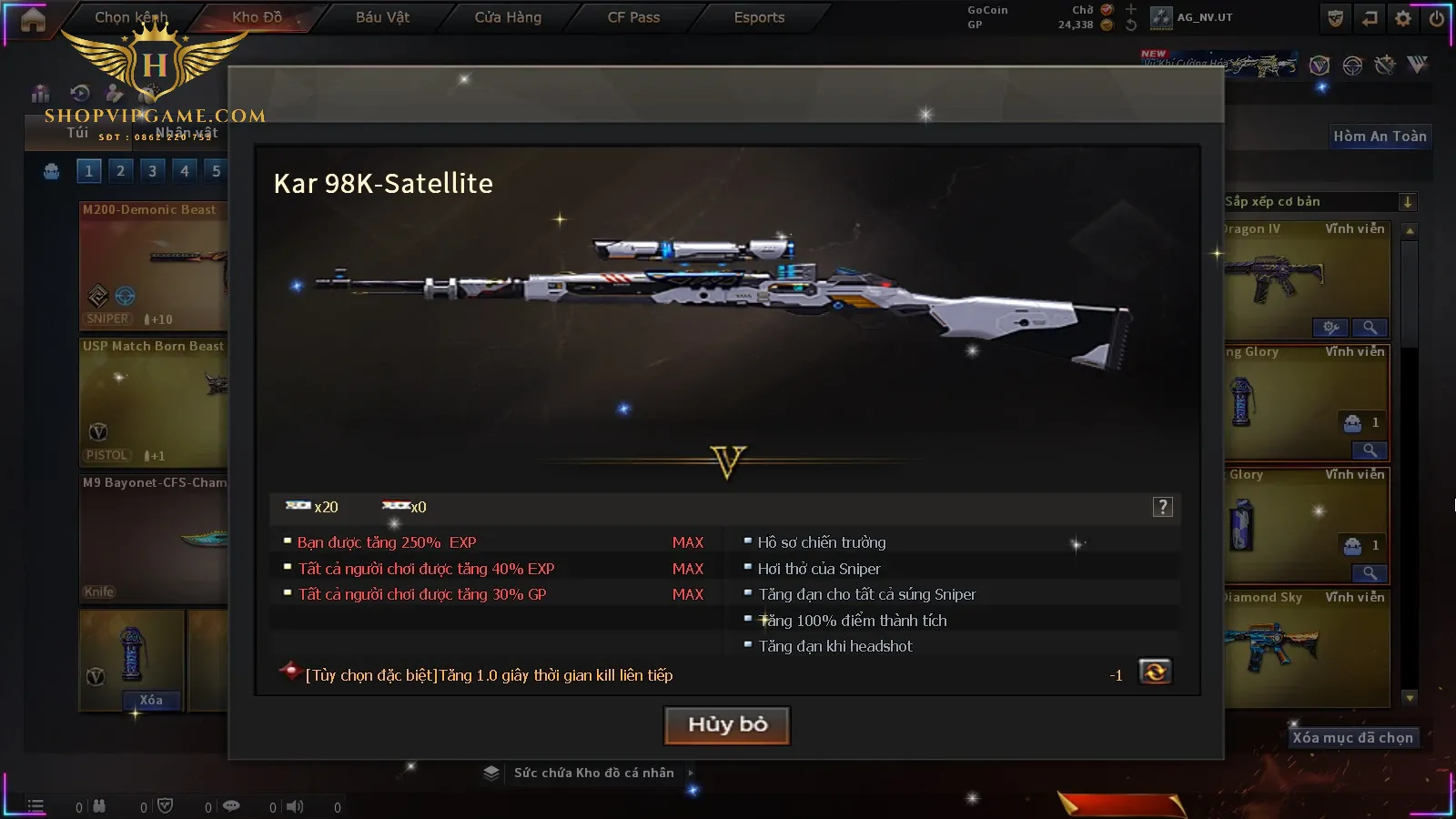Switch to bag page 2
Screen dimensions: 1456x819
120,170
